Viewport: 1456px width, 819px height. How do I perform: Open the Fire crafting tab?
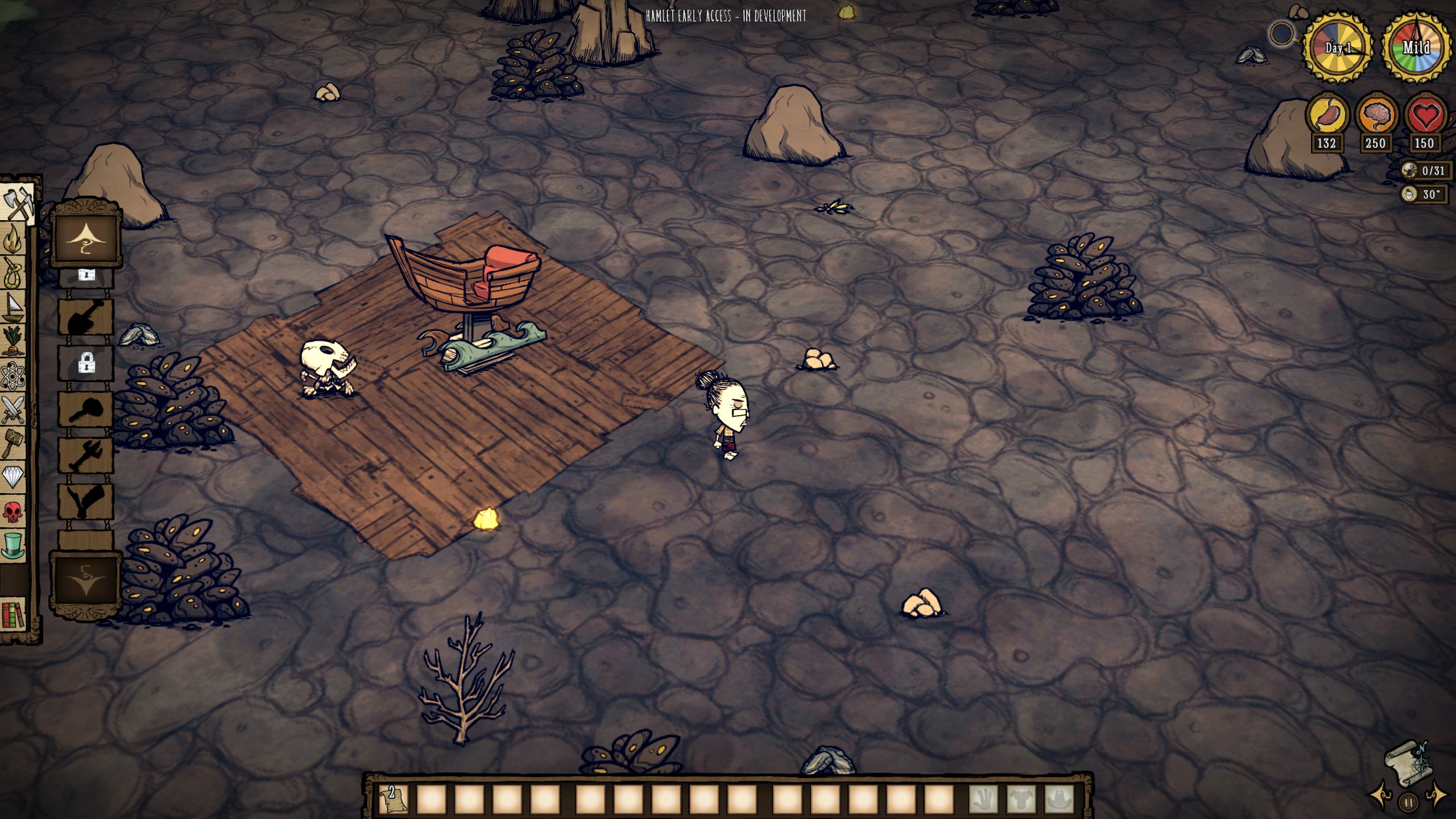[14, 239]
